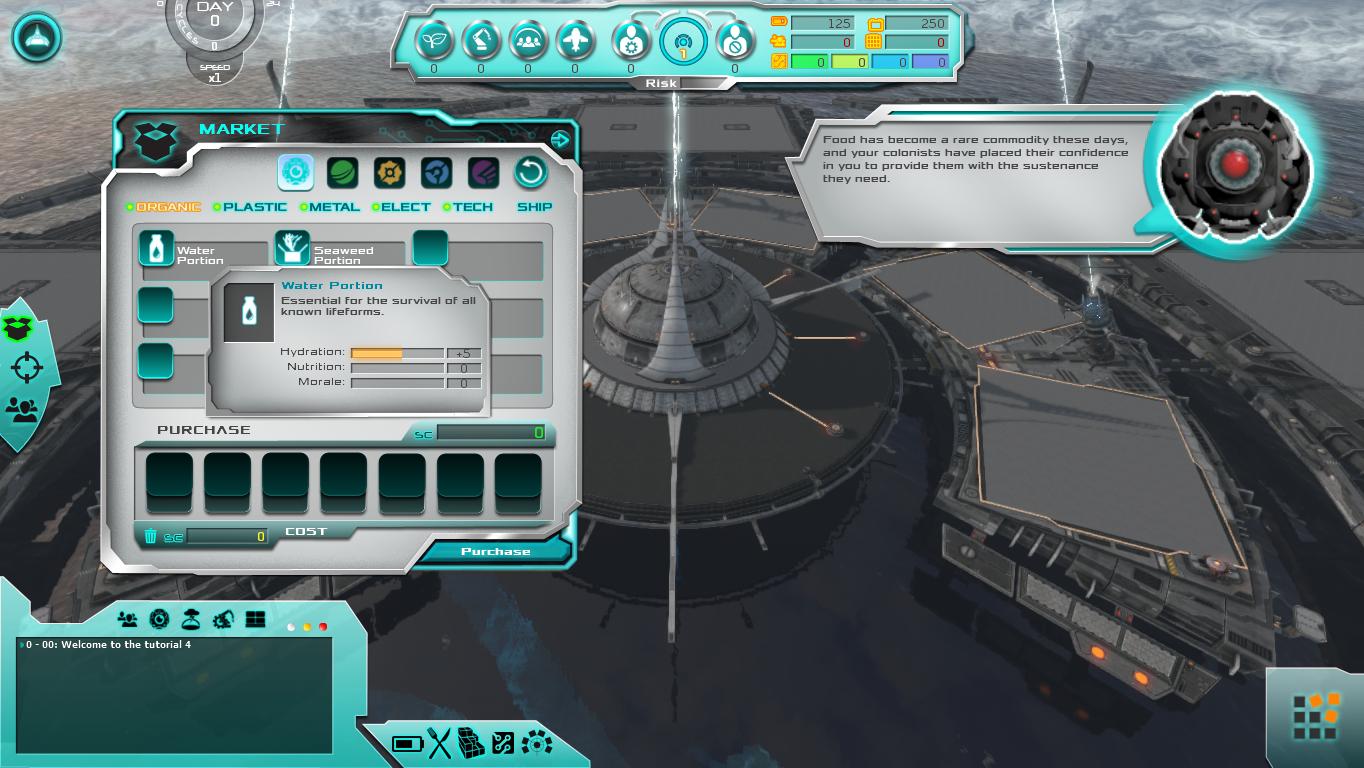The width and height of the screenshot is (1364, 768).
Task: Close market panel with arrow button
Action: [x=560, y=140]
